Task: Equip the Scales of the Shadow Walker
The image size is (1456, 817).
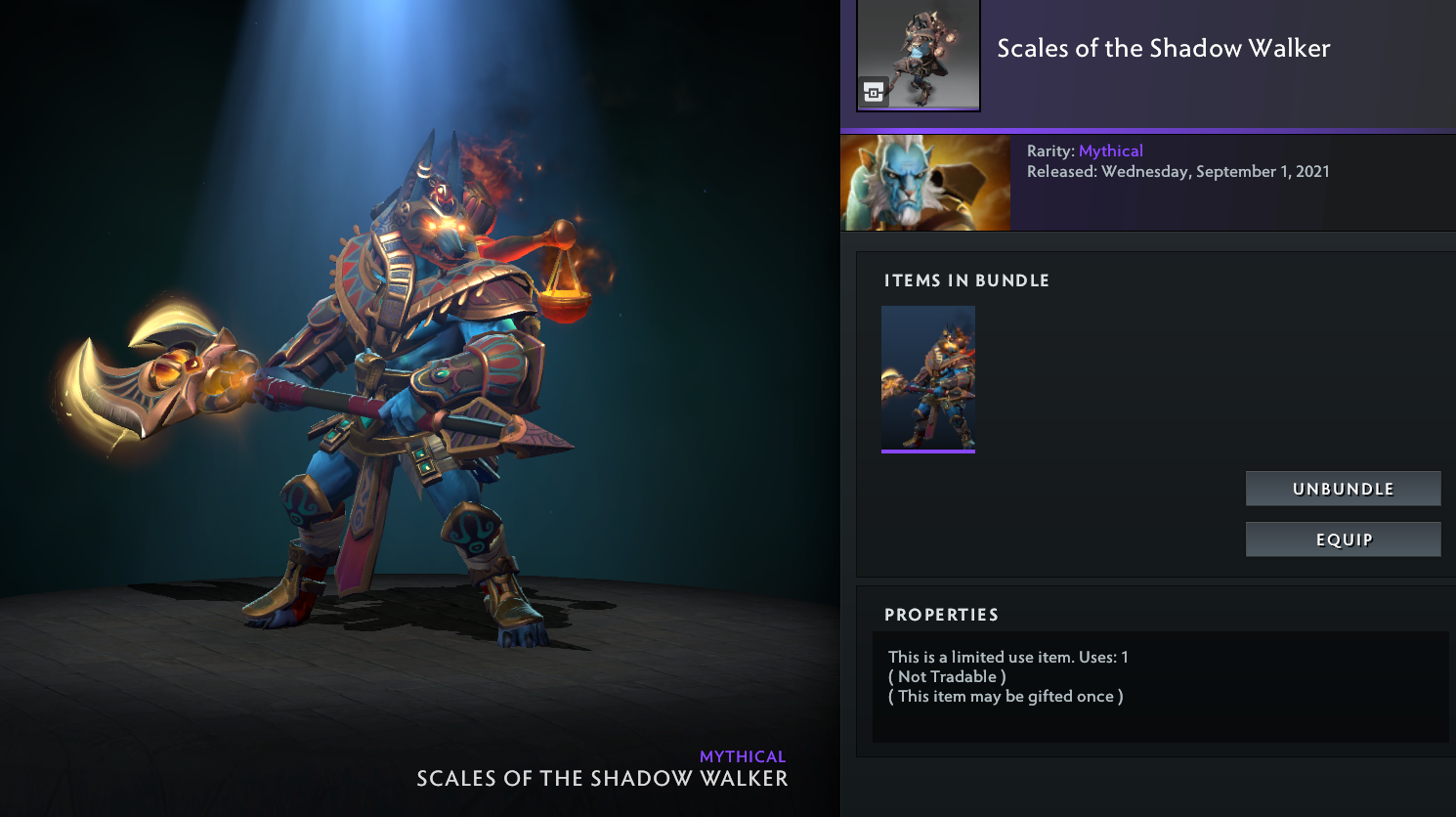Action: (x=1343, y=539)
